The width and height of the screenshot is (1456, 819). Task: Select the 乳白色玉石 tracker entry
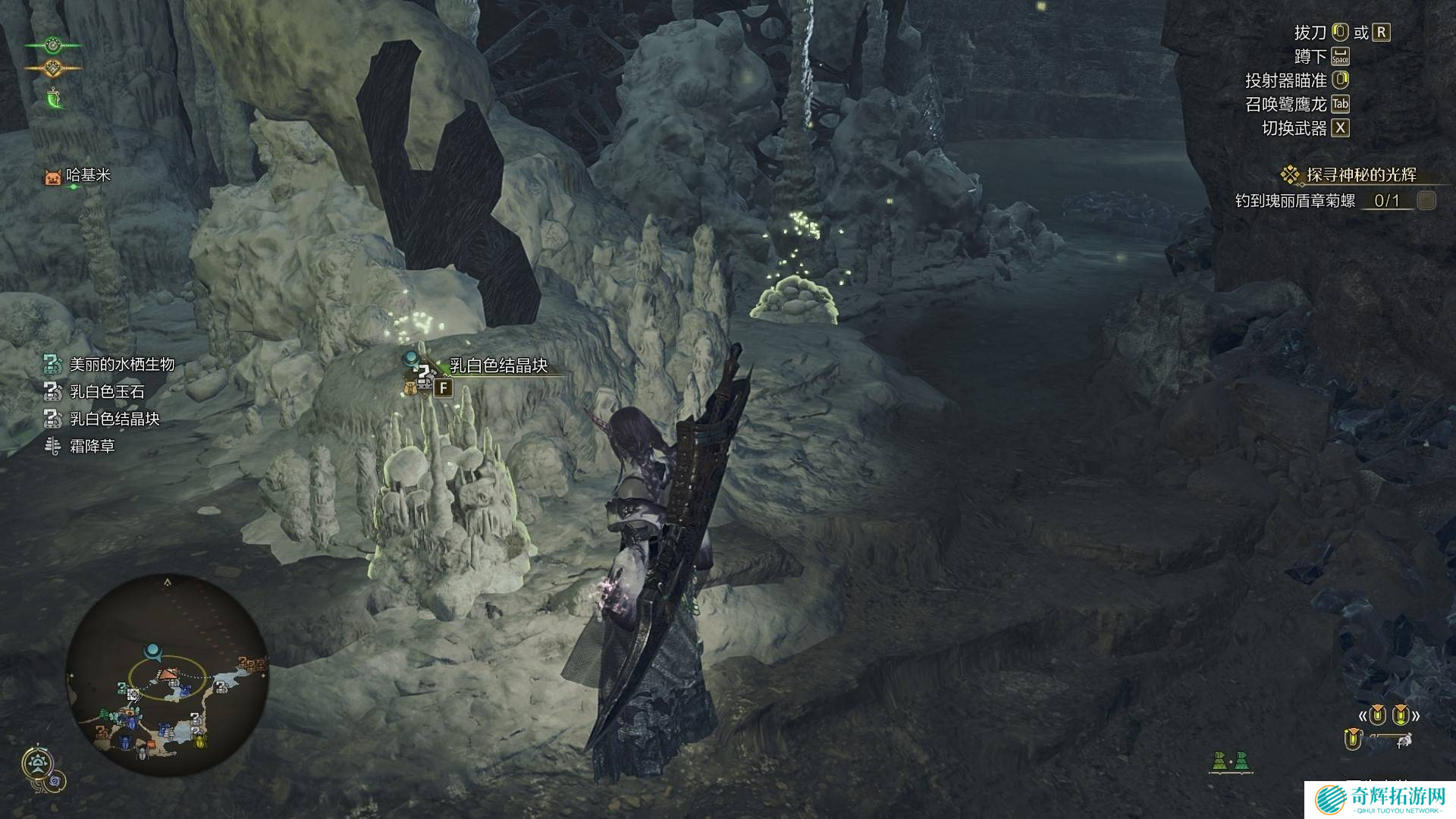(106, 392)
